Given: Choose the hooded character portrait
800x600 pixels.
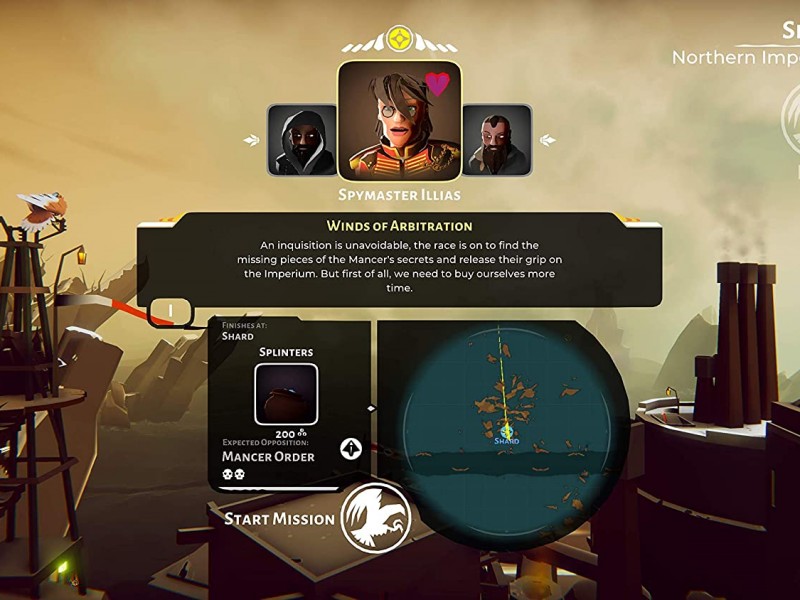Looking at the screenshot, I should (302, 141).
